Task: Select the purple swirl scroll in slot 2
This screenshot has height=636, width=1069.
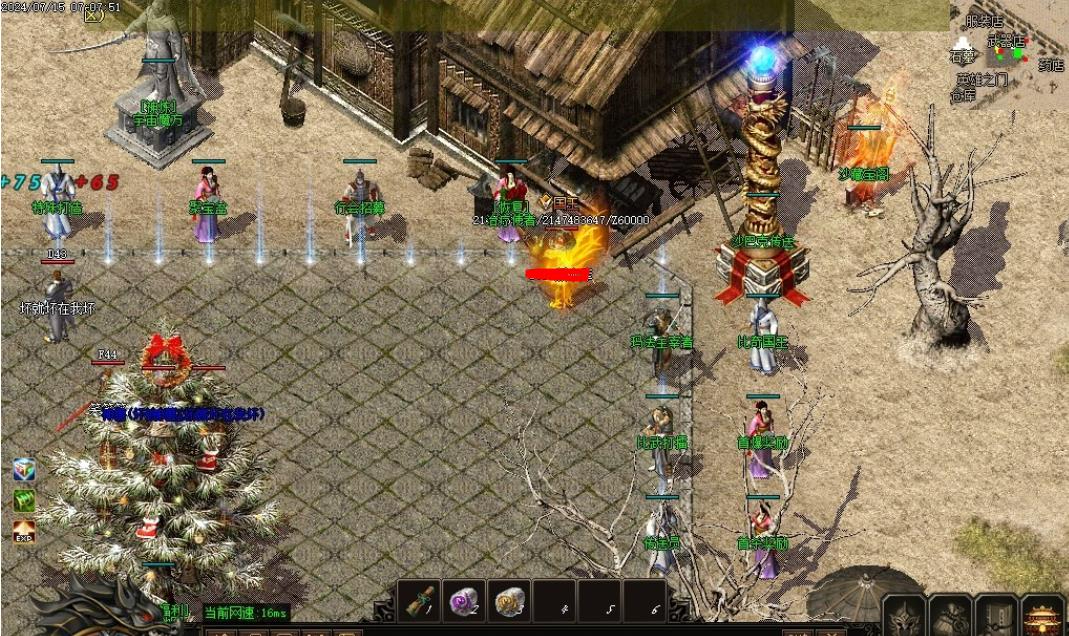Action: 465,602
